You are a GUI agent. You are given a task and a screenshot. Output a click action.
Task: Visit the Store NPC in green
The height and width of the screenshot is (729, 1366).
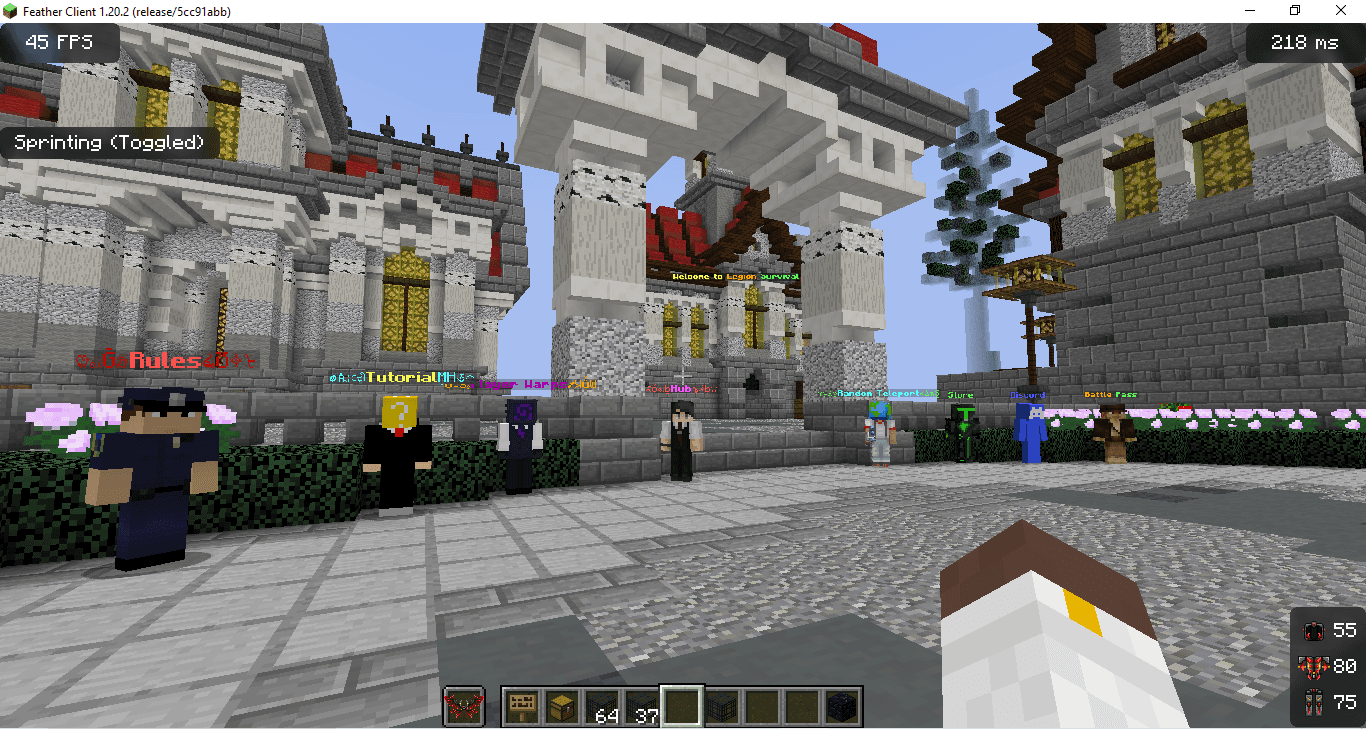[963, 435]
